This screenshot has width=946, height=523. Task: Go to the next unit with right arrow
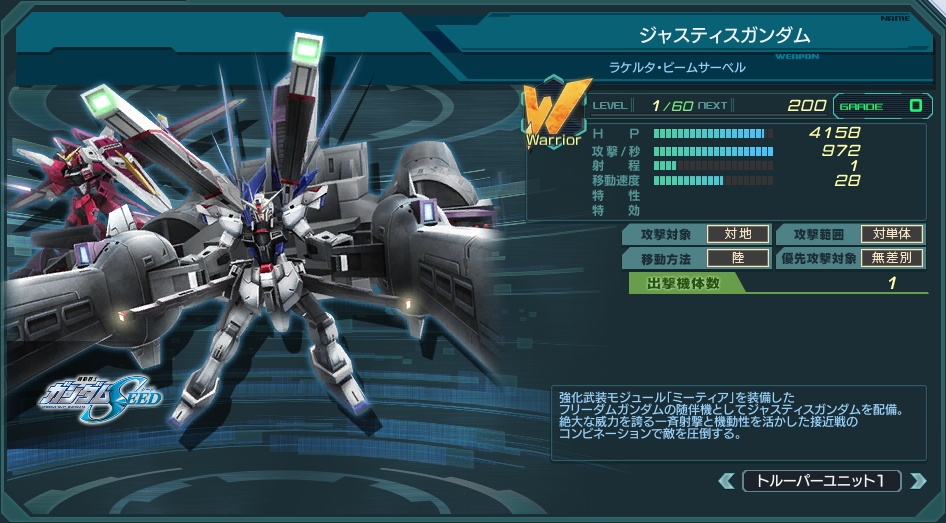point(917,481)
